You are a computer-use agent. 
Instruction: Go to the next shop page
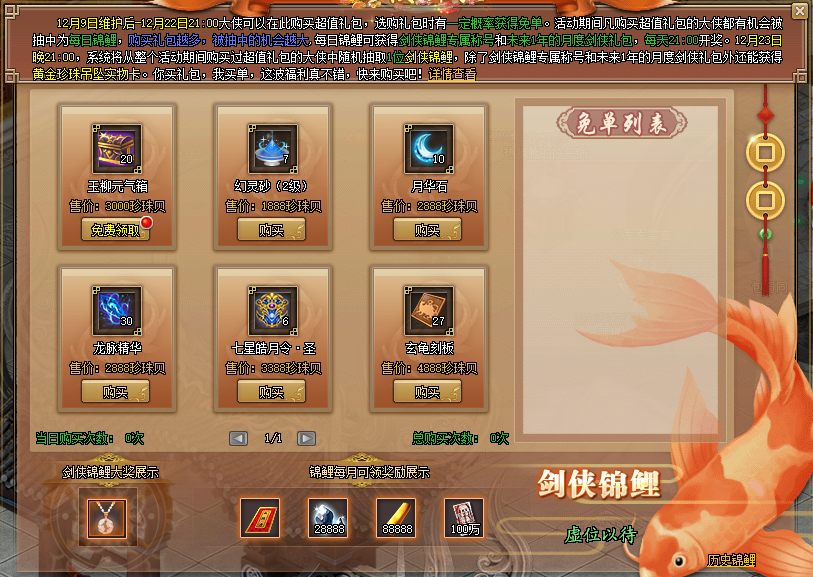tap(307, 438)
